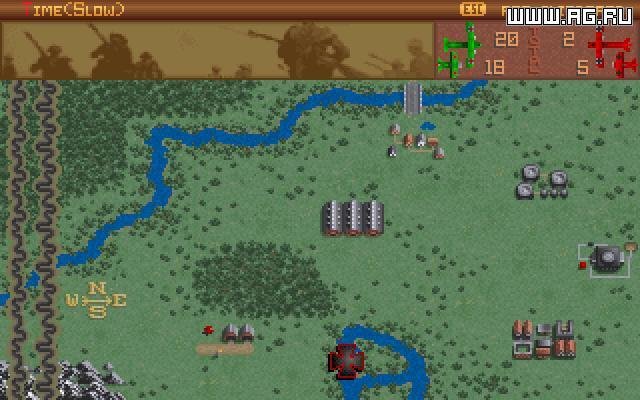The height and width of the screenshot is (400, 640).
Task: Select the bracketed gun emplacement unit
Action: click(x=607, y=258)
